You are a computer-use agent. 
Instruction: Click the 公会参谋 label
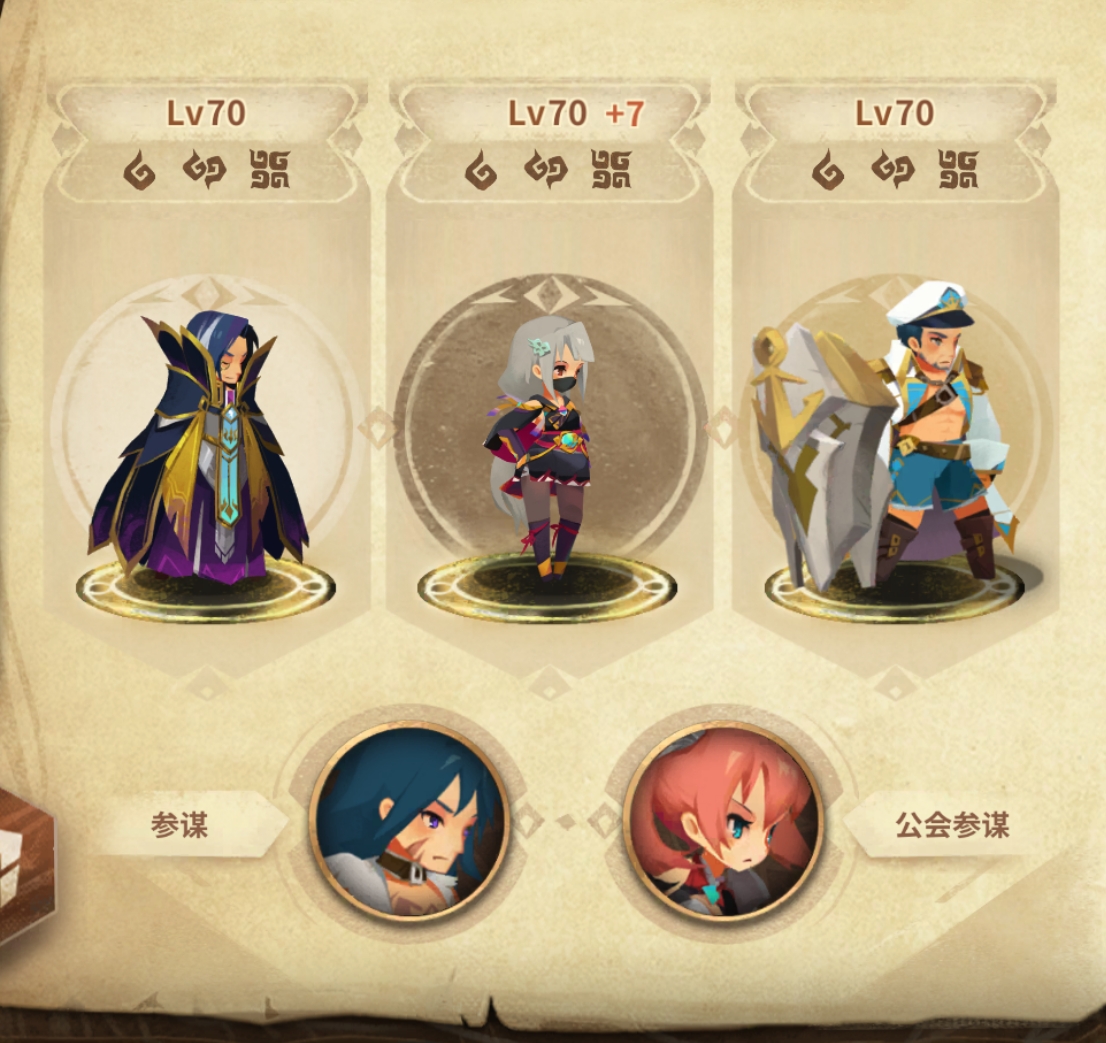[x=951, y=824]
